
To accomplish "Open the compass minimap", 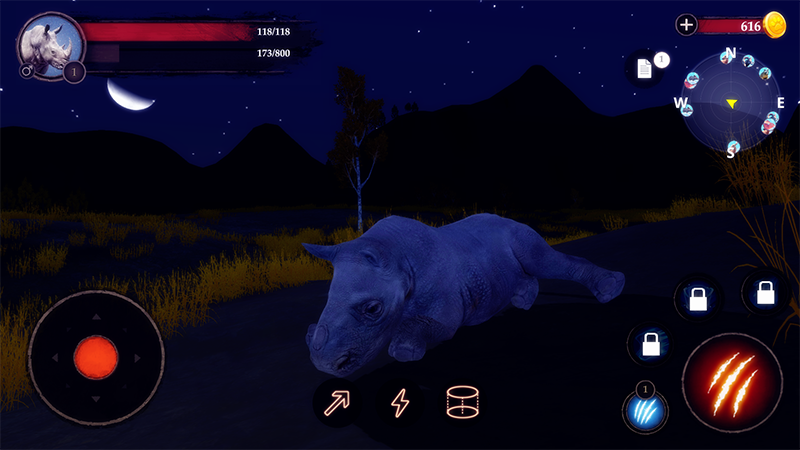I will click(731, 103).
